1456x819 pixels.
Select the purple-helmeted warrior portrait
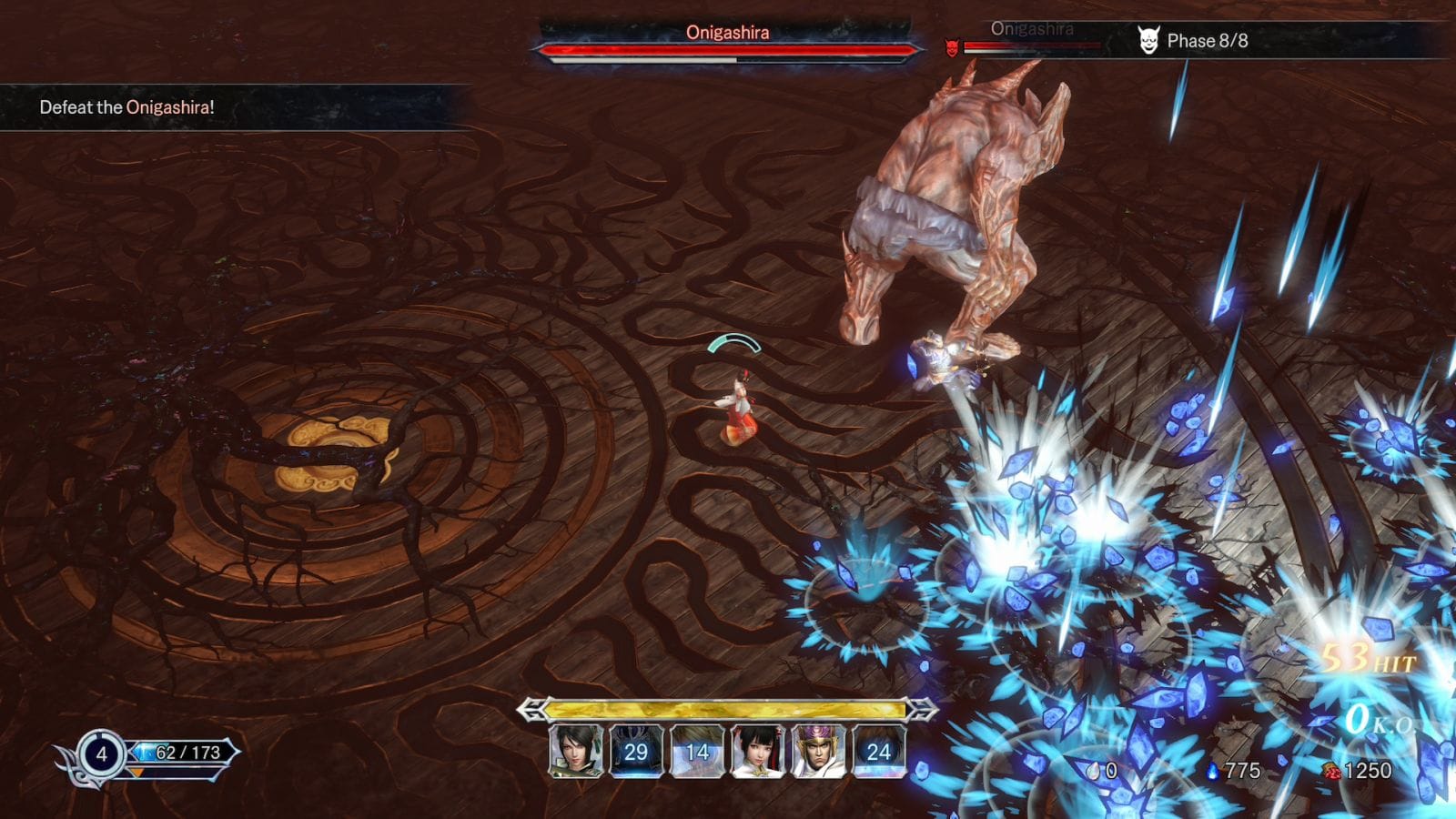pos(818,752)
